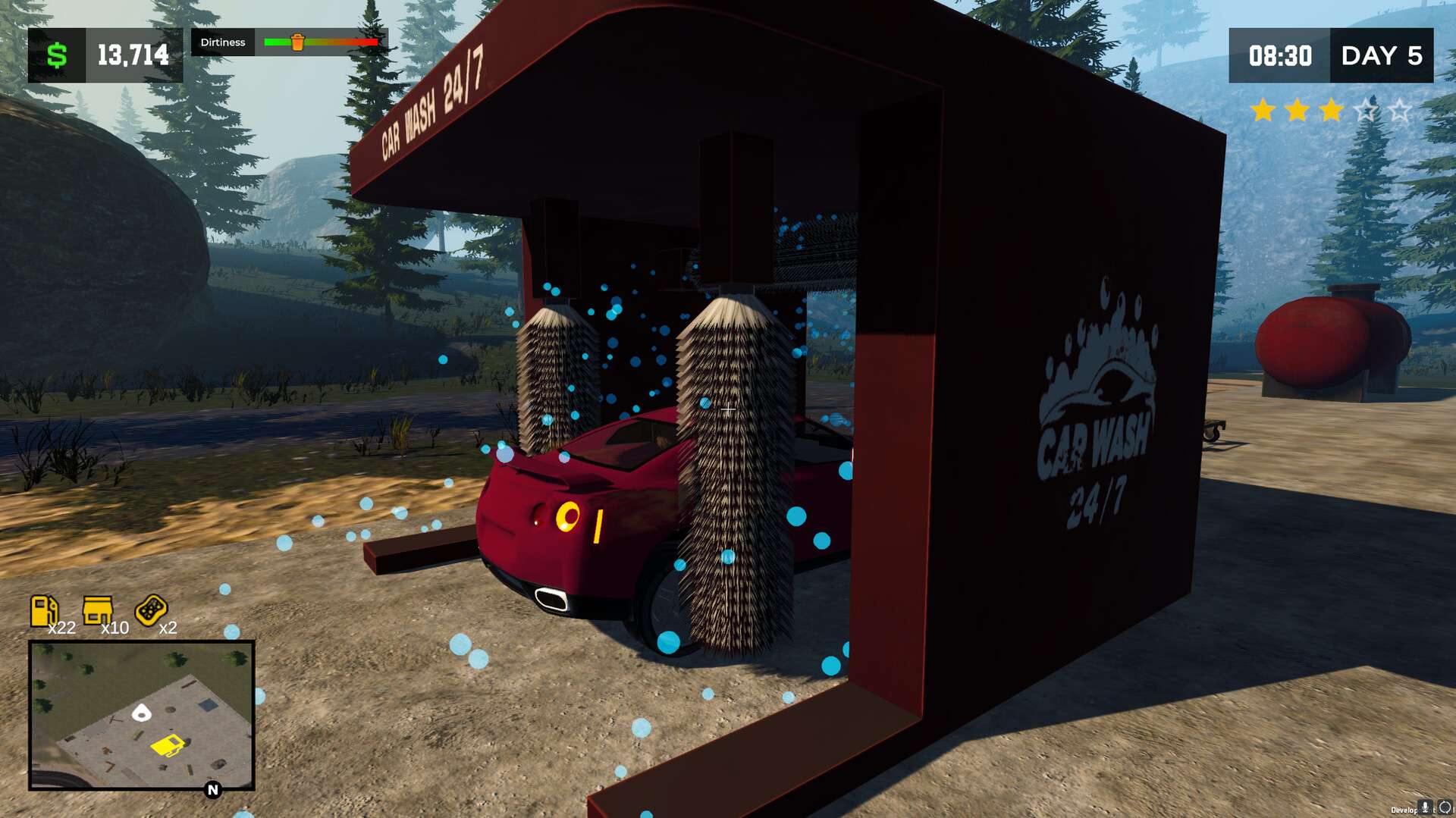This screenshot has height=818, width=1456.
Task: Click the Dirtiness label tab
Action: point(223,42)
